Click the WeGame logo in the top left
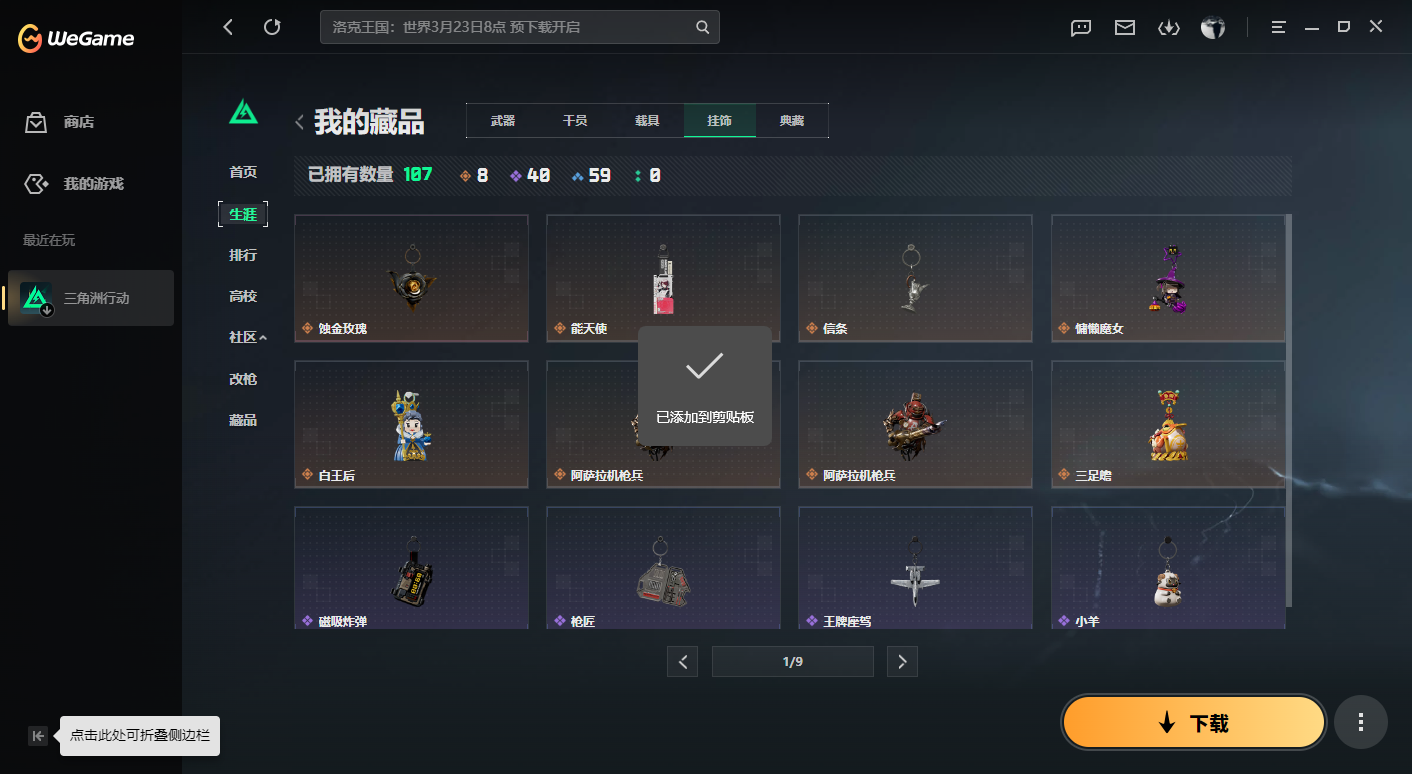 (x=74, y=38)
